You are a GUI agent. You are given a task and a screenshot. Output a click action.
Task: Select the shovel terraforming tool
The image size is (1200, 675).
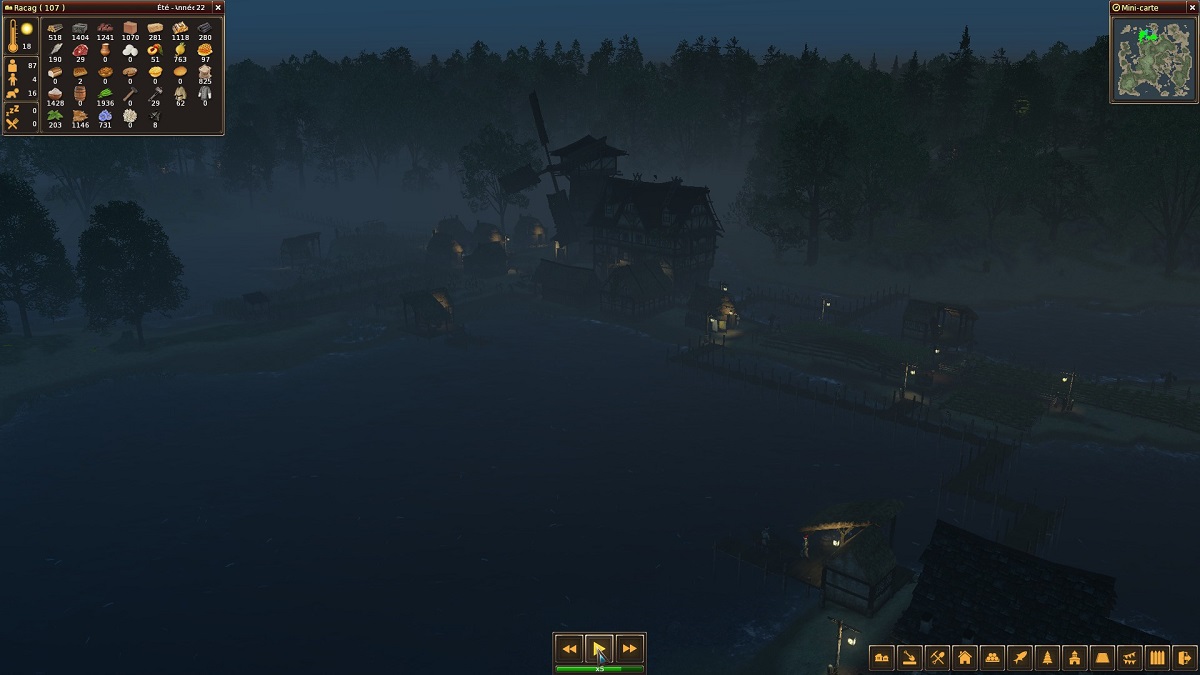coord(910,657)
